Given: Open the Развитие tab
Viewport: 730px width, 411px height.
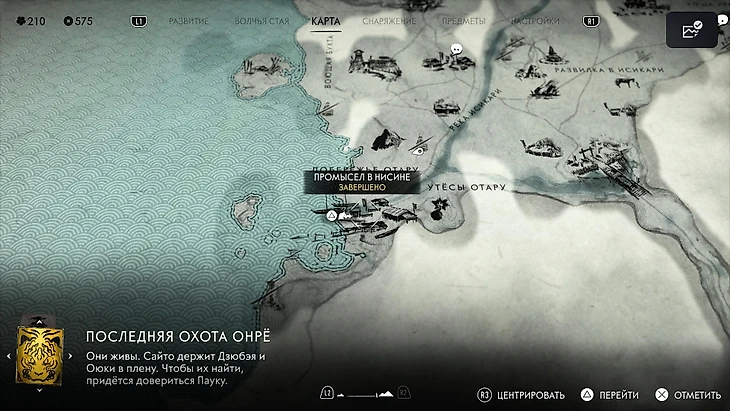Looking at the screenshot, I should pos(189,20).
